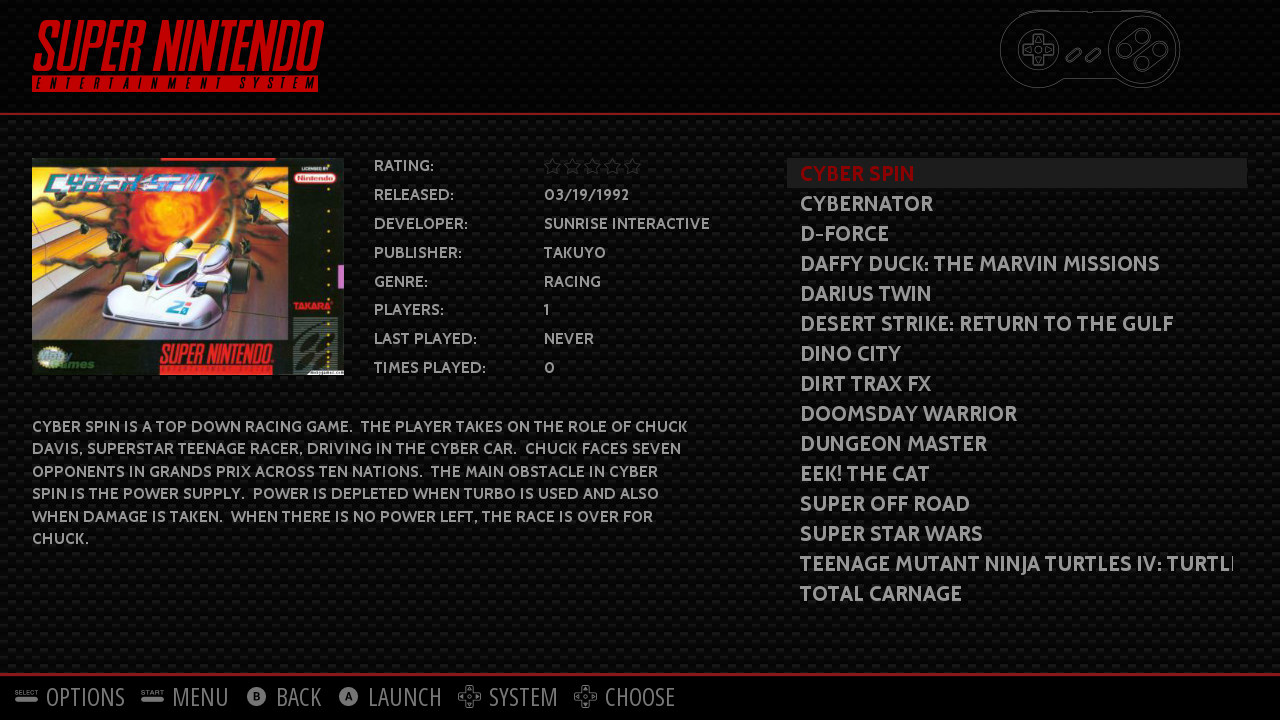The image size is (1280, 720).
Task: Select CYBERNATOR in the game list
Action: tap(866, 204)
